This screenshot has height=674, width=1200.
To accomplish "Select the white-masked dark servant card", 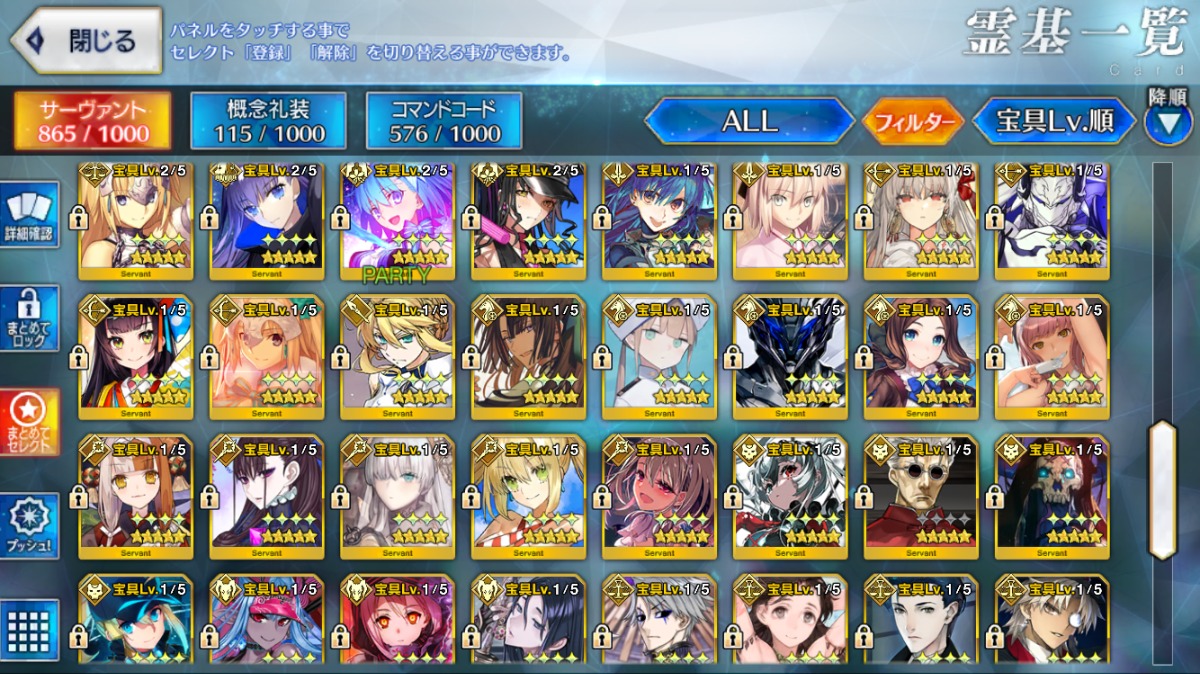I will coord(1052,220).
